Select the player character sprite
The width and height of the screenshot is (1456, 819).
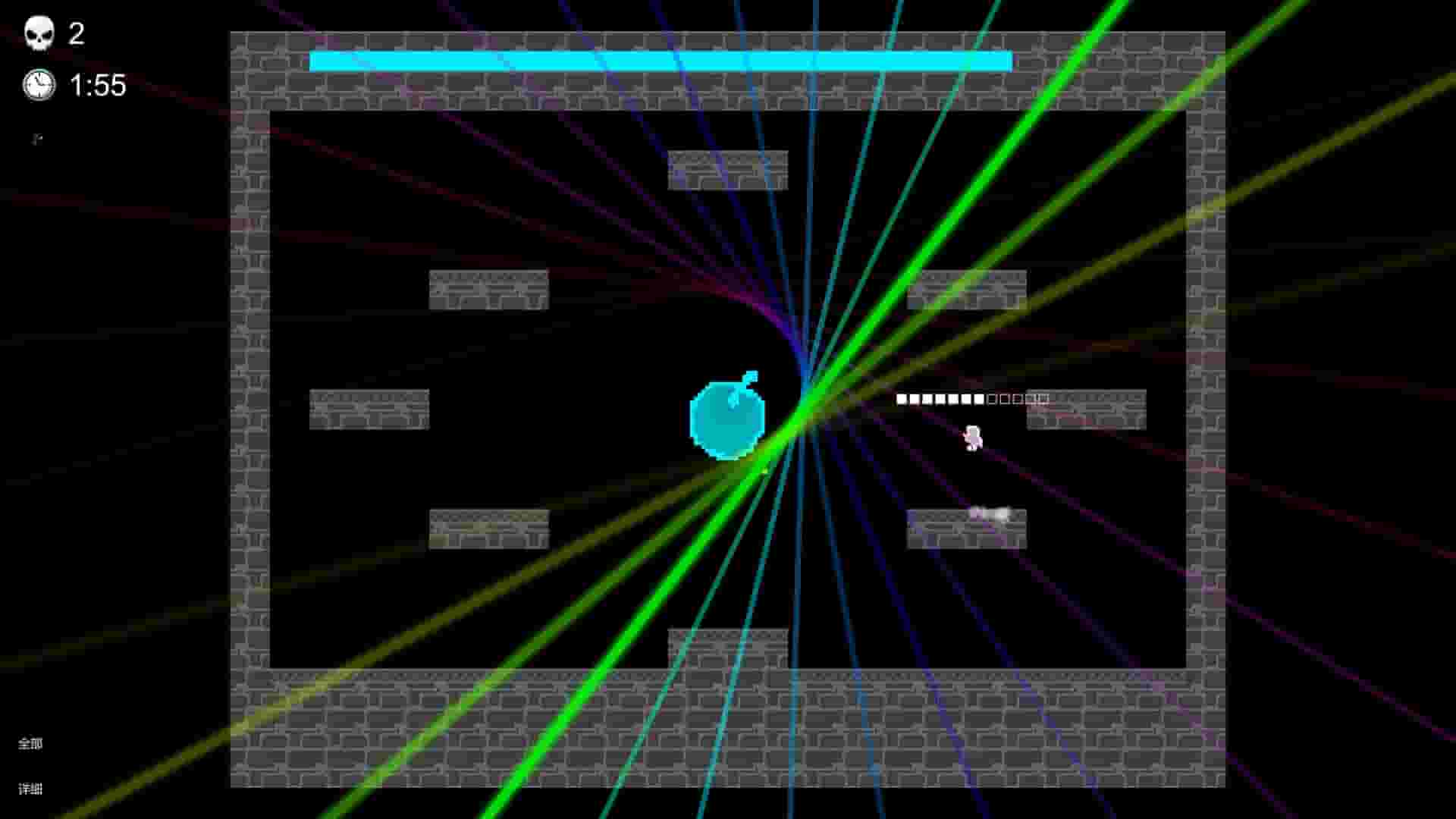[973, 438]
